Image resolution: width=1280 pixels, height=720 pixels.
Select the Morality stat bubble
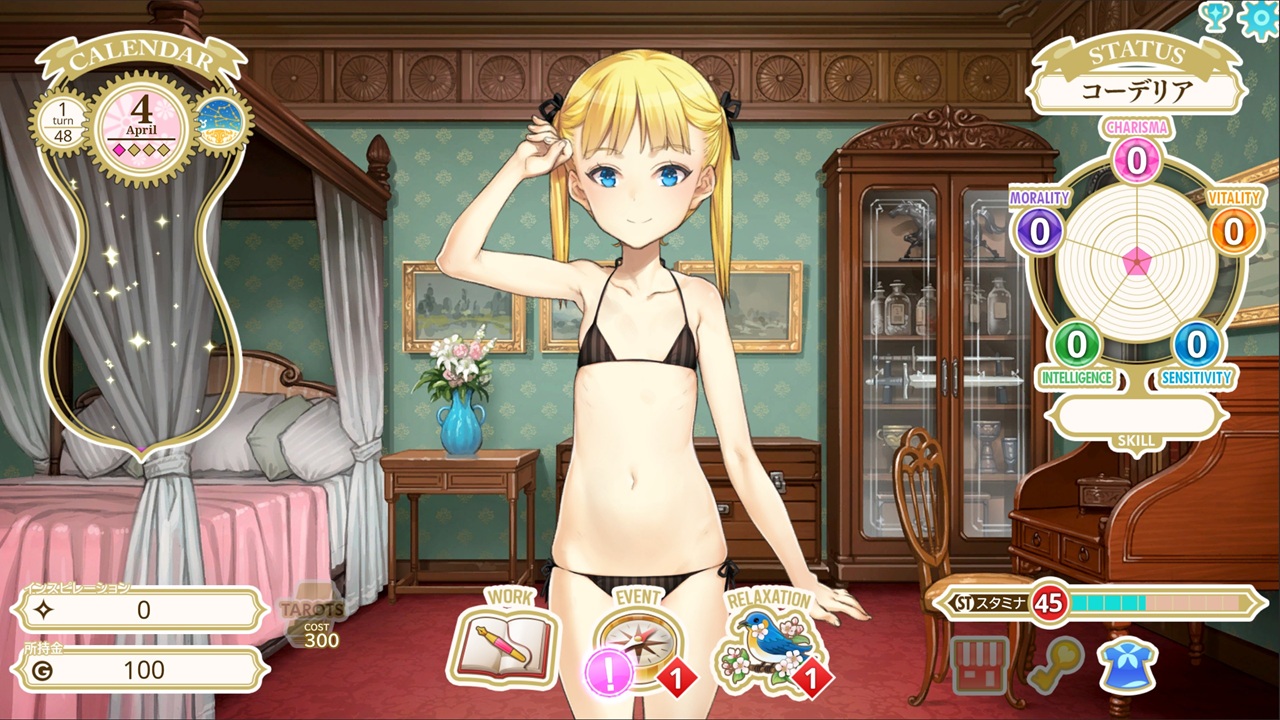pos(1040,230)
